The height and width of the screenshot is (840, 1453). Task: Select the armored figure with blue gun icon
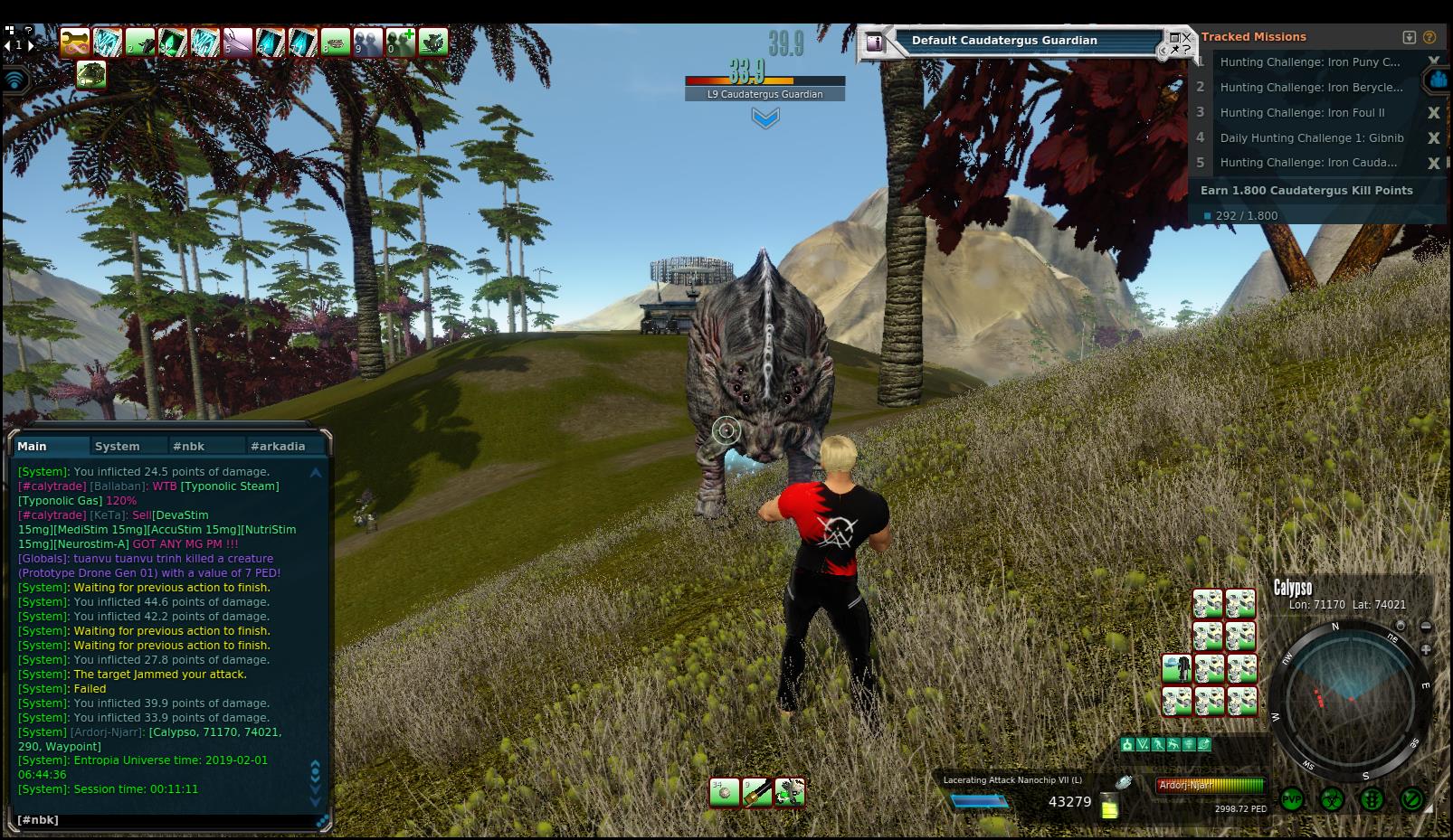tap(1176, 669)
